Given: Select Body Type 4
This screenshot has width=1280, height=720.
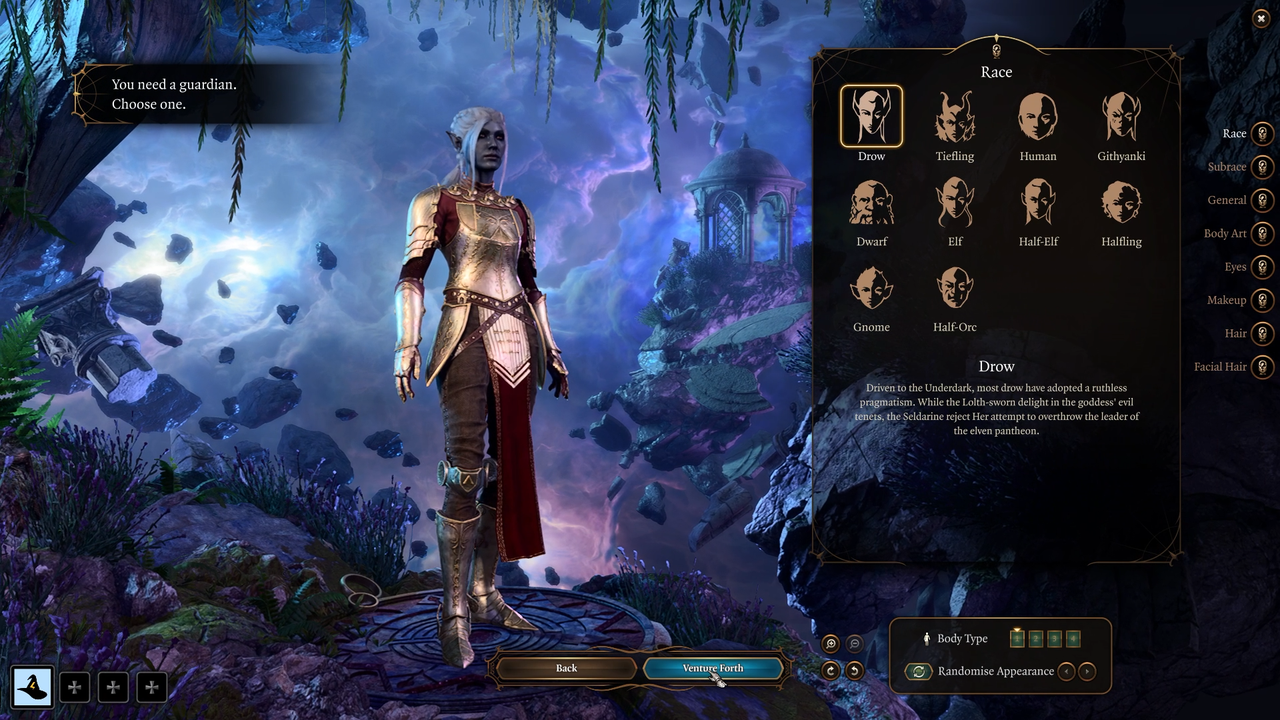Looking at the screenshot, I should click(x=1073, y=637).
